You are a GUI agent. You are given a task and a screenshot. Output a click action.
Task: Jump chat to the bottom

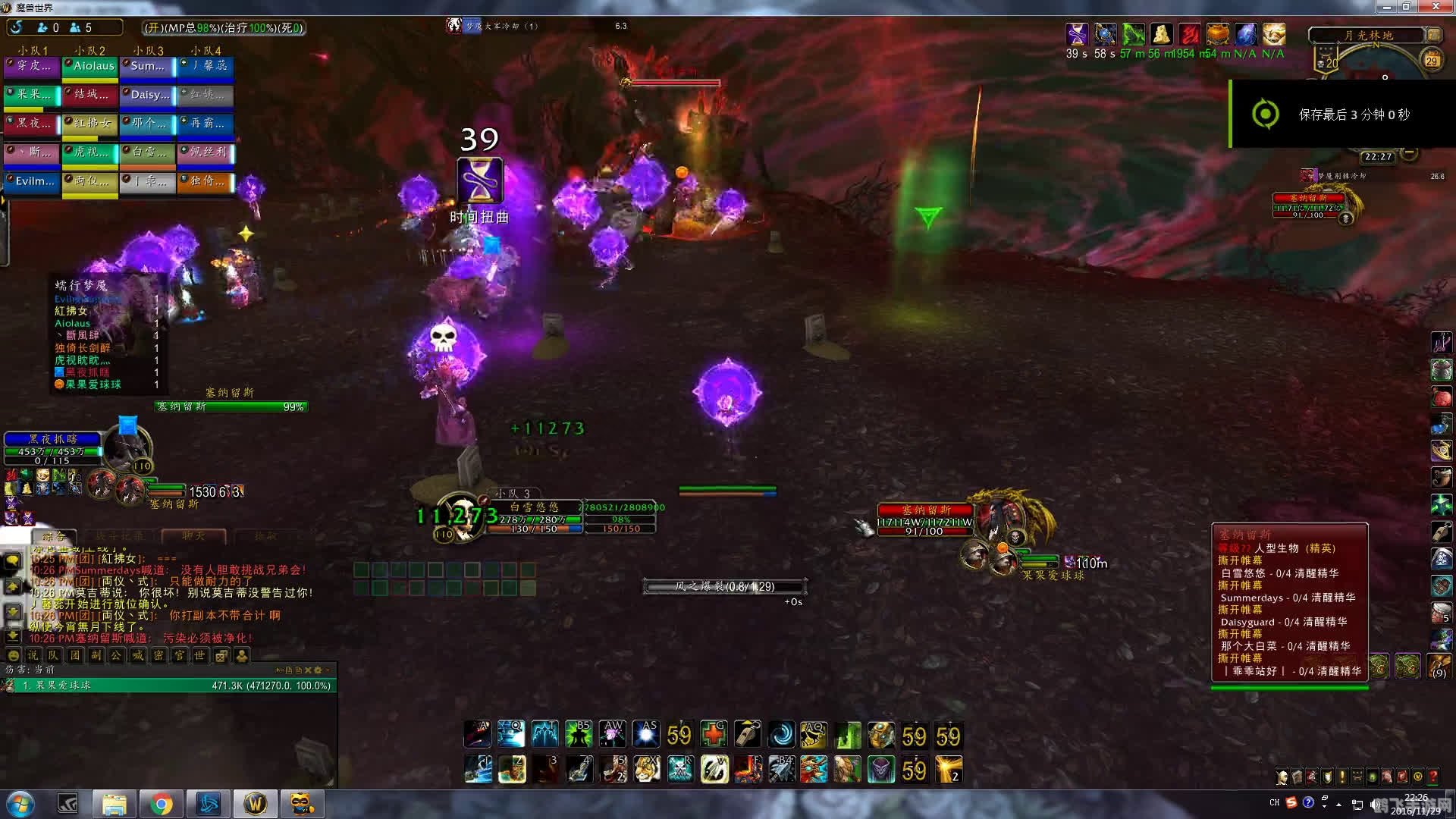pos(13,635)
